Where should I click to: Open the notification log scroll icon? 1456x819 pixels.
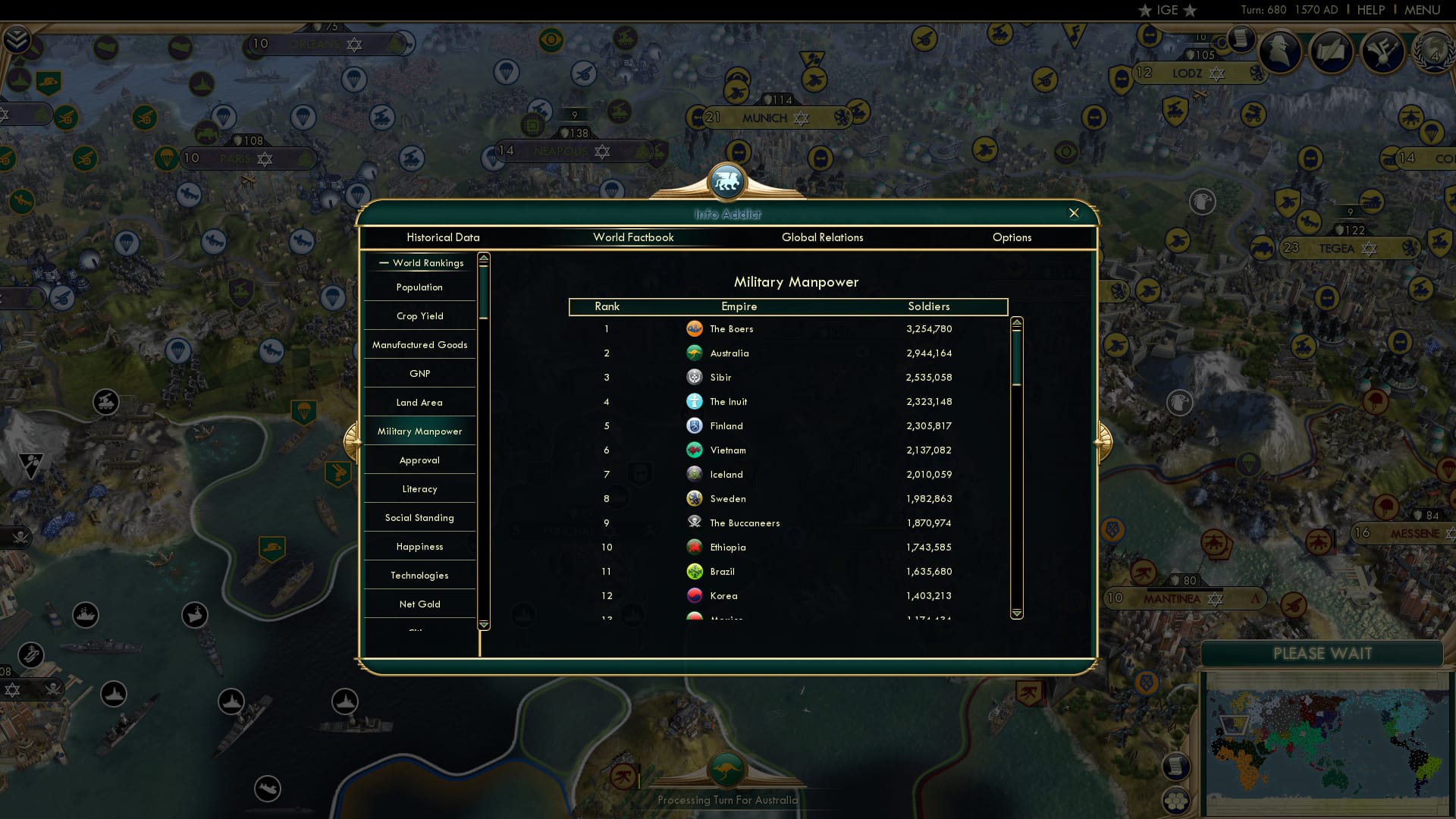point(1241,38)
